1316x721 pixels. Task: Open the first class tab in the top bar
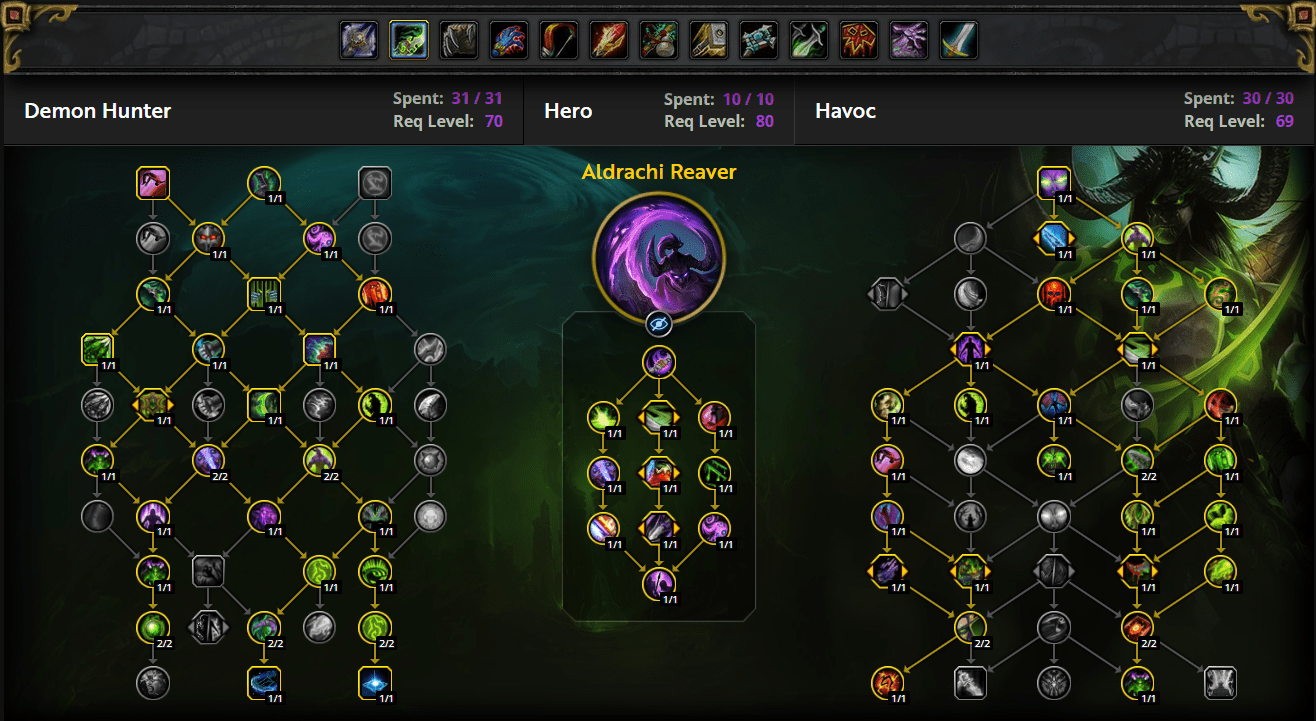[x=358, y=40]
